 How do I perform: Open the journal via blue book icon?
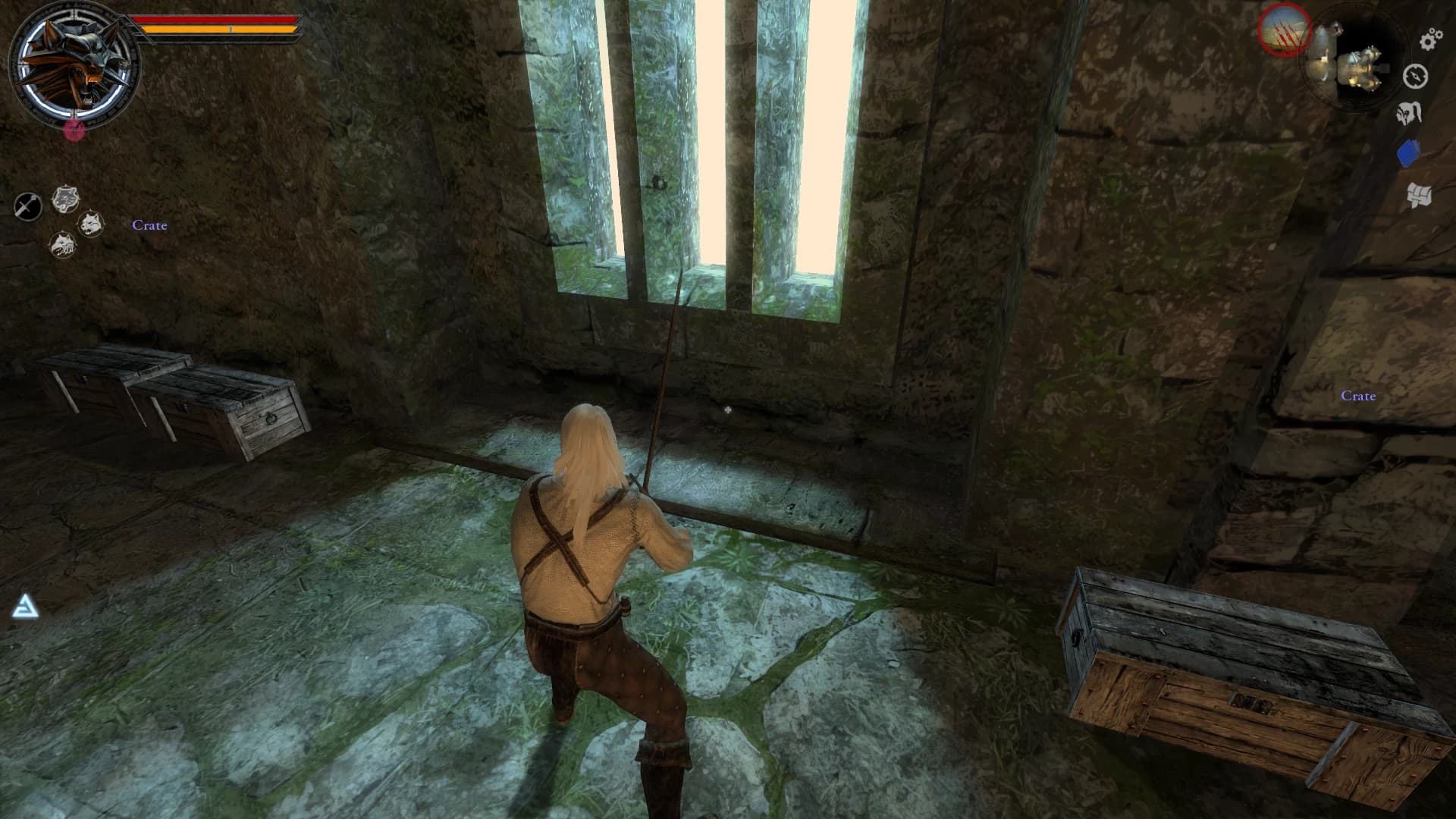click(x=1408, y=152)
